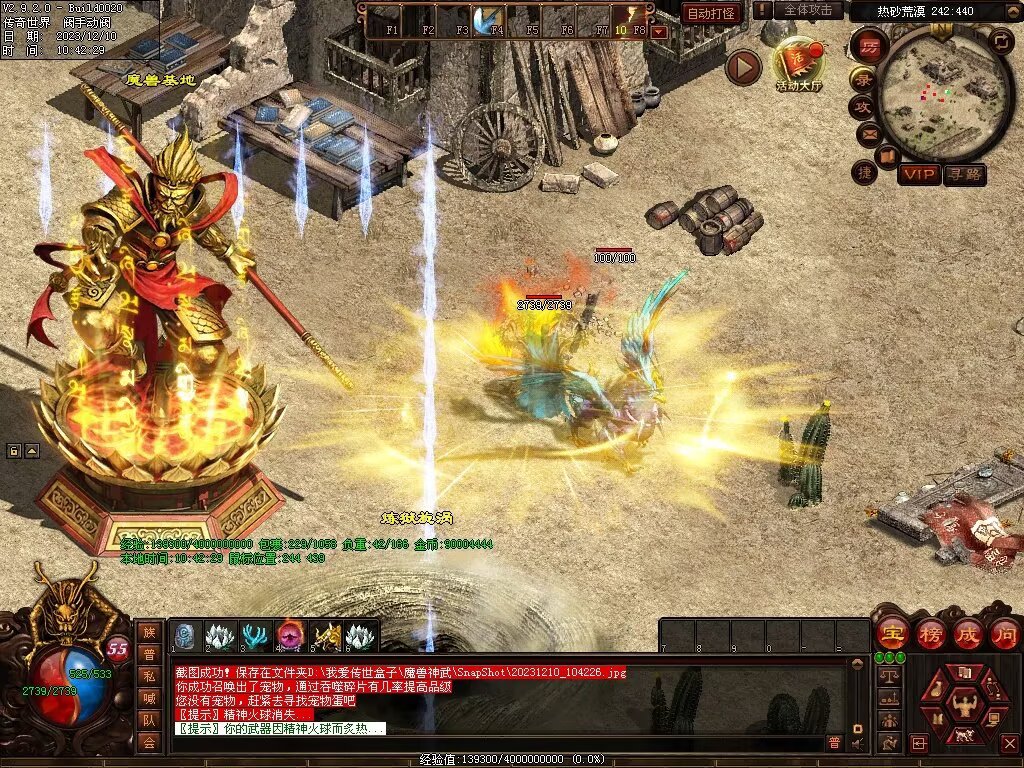This screenshot has width=1024, height=768.
Task: Open the VIP panel
Action: (x=919, y=174)
